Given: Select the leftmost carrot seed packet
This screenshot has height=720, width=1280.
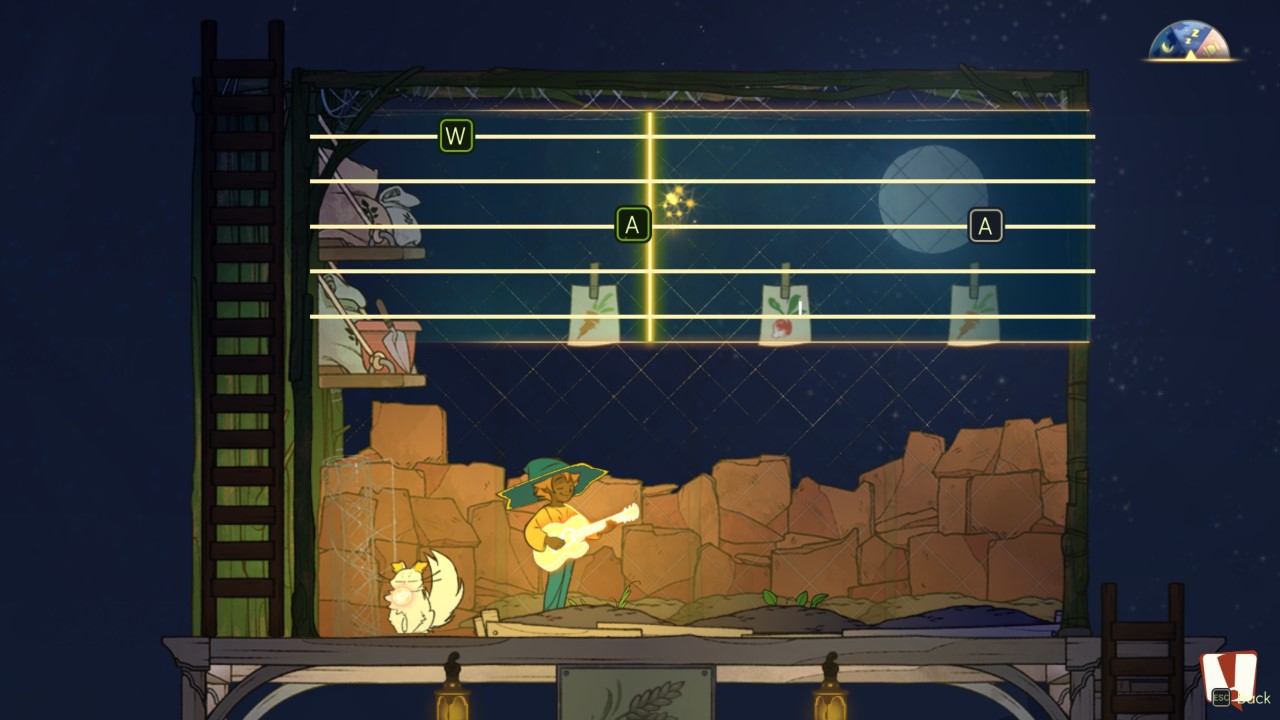Looking at the screenshot, I should pyautogui.click(x=594, y=308).
